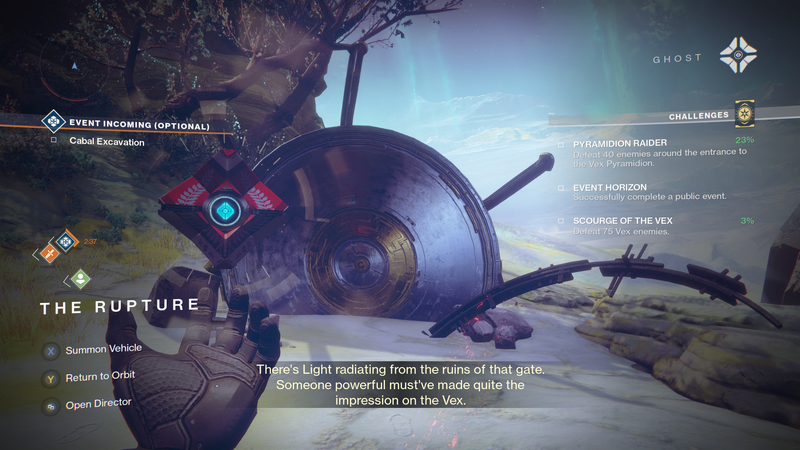Image resolution: width=800 pixels, height=450 pixels.
Task: Select the Event Horizon challenge
Action: [x=611, y=187]
